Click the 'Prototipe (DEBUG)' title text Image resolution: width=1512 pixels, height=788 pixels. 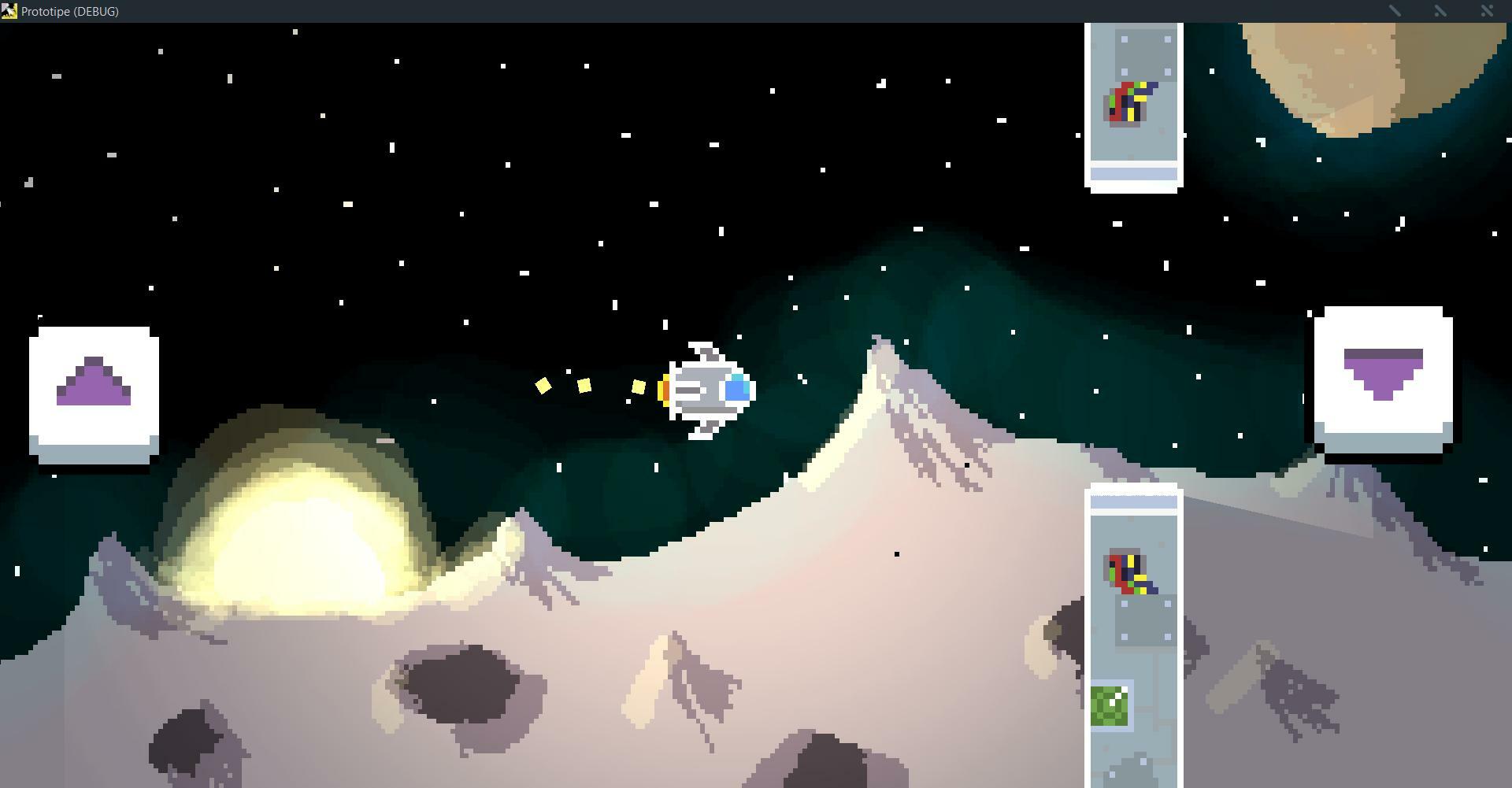point(69,11)
